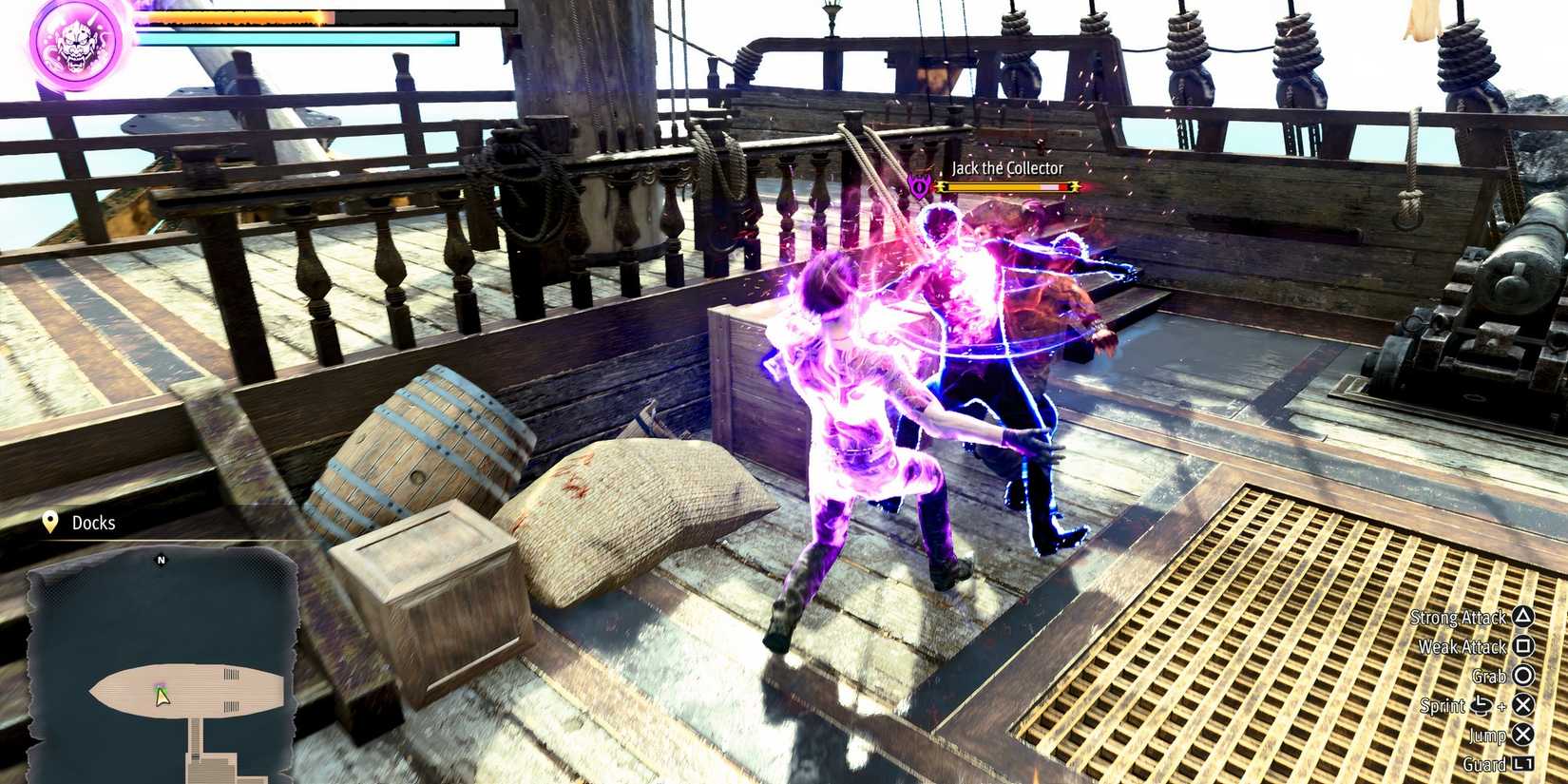Select the Jack the Collector nameplate

click(x=1007, y=167)
